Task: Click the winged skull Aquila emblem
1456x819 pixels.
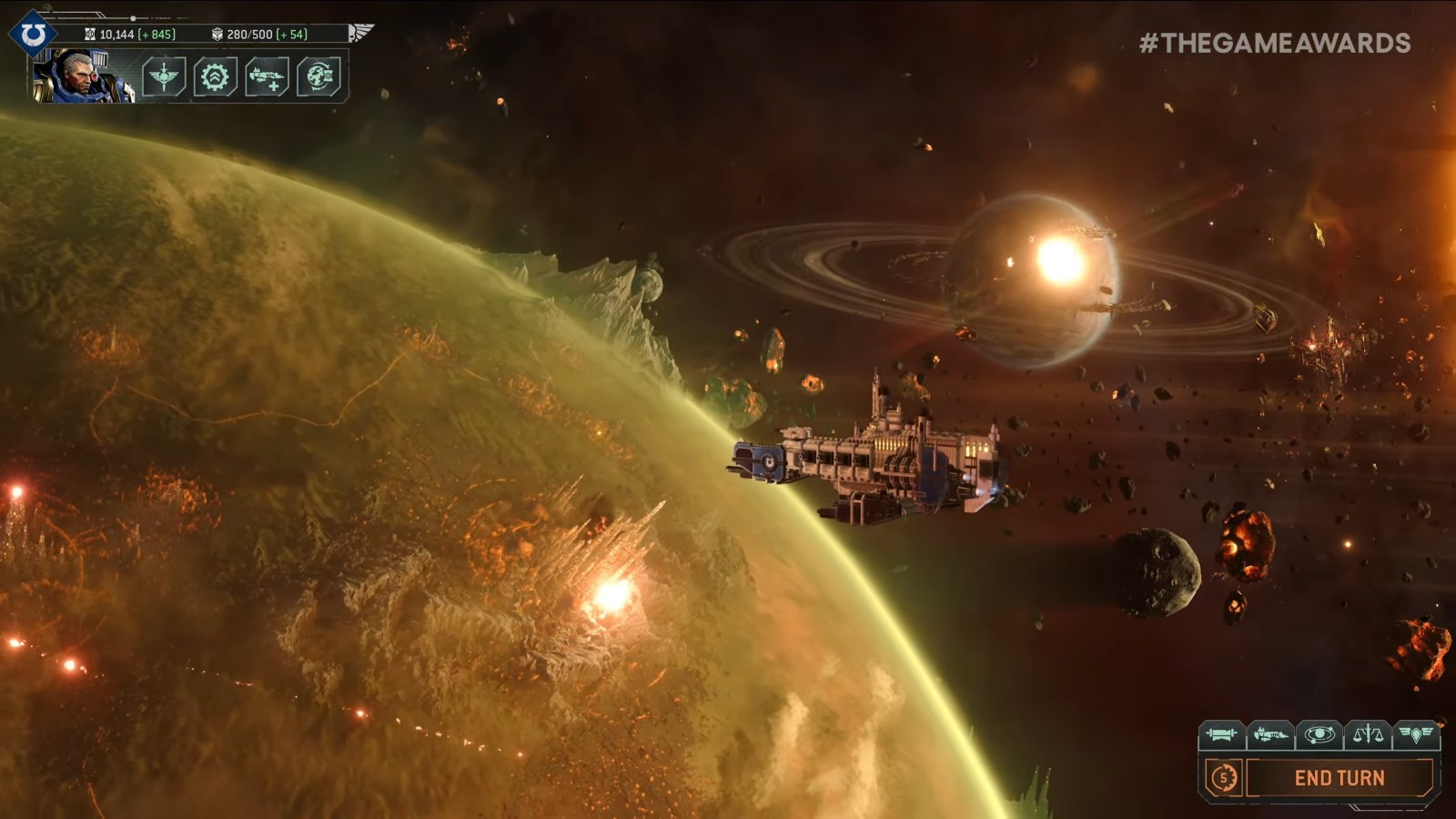Action: coord(360,34)
